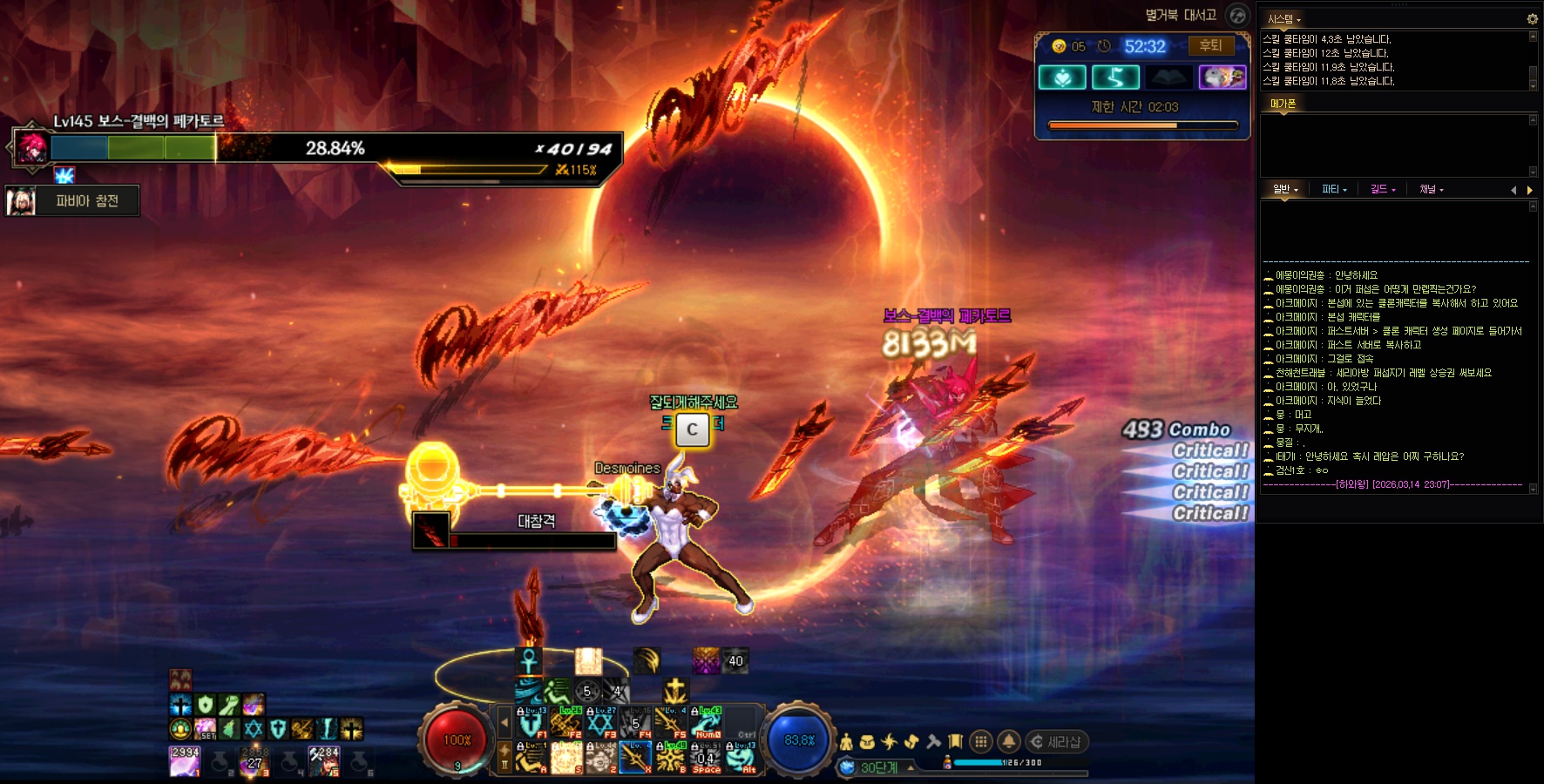Activate the F3 hexagram star skill

(x=600, y=723)
